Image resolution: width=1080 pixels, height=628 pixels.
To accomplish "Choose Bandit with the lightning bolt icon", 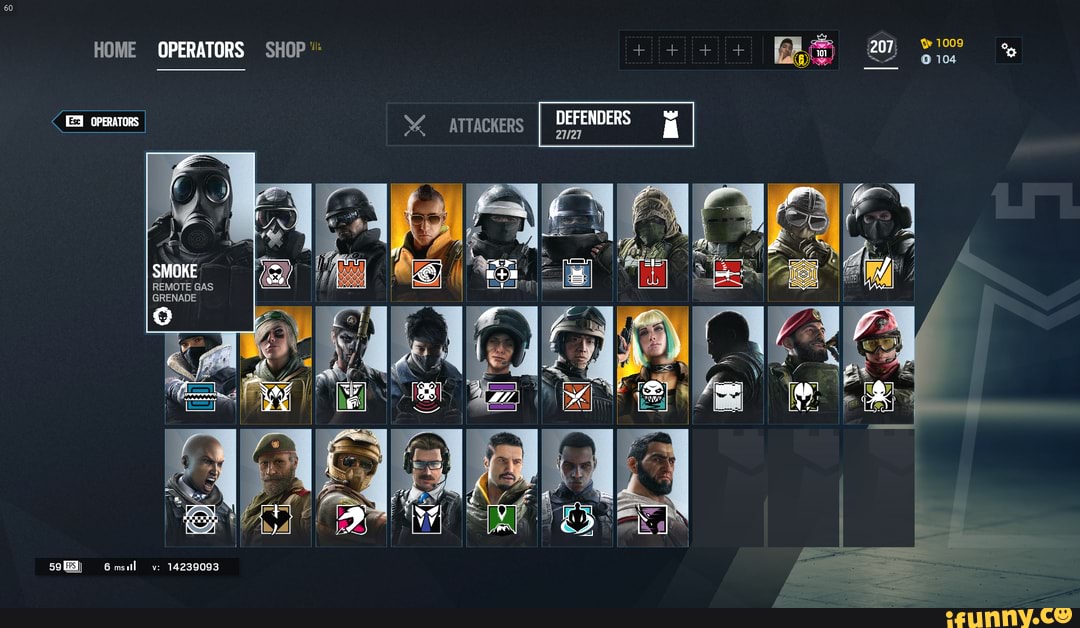I will [x=878, y=242].
